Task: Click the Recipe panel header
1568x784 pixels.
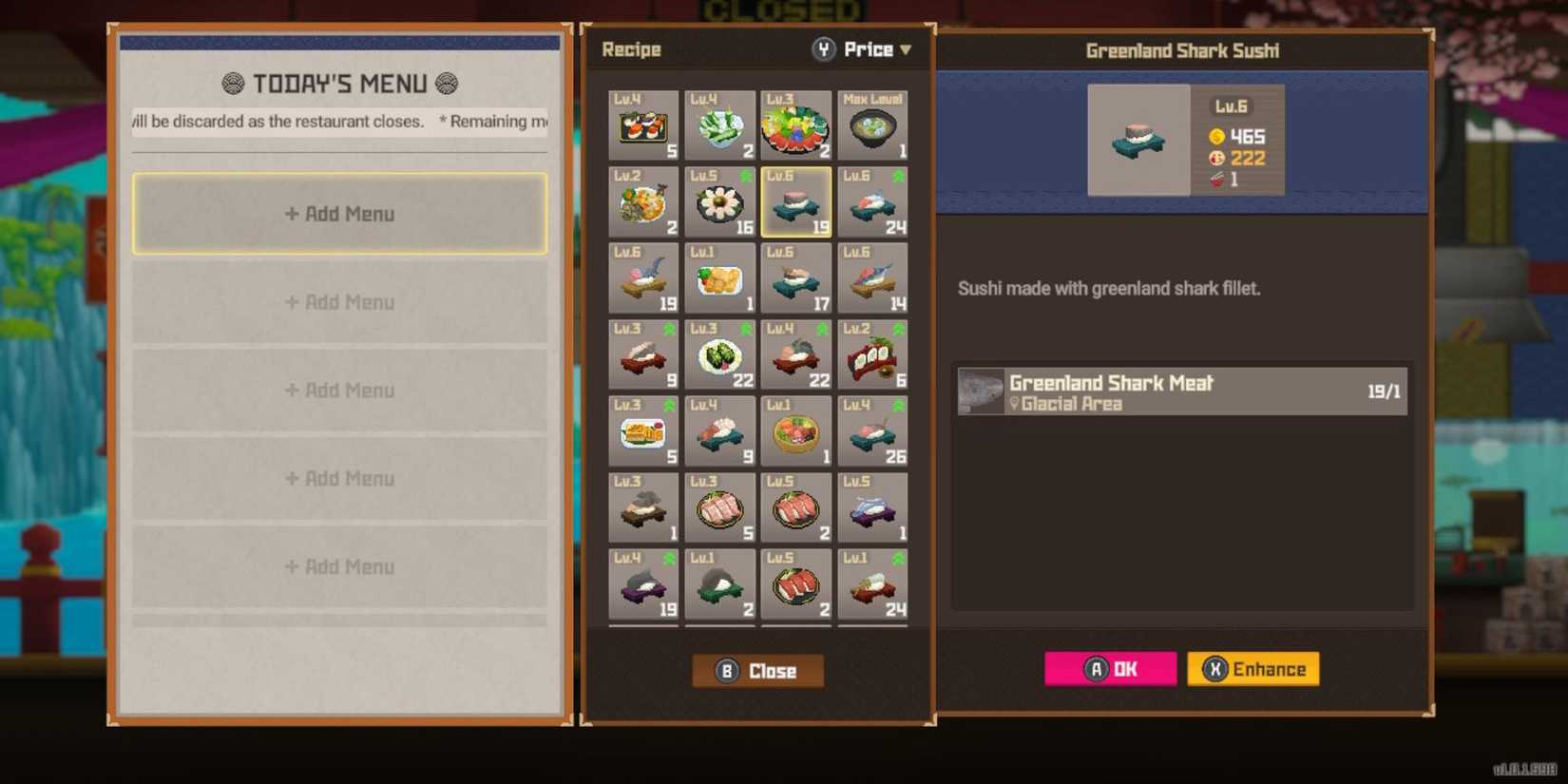Action: pyautogui.click(x=631, y=49)
